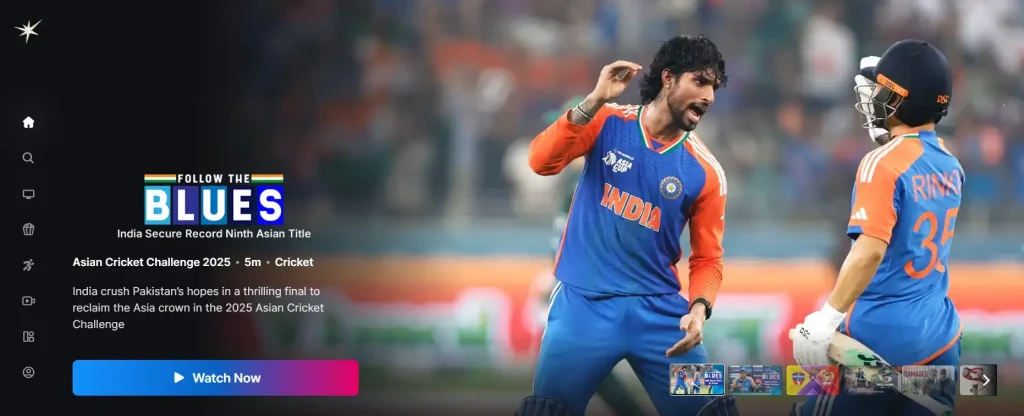This screenshot has width=1024, height=416.
Task: Select the highlighted first carousel thumbnail
Action: point(697,380)
